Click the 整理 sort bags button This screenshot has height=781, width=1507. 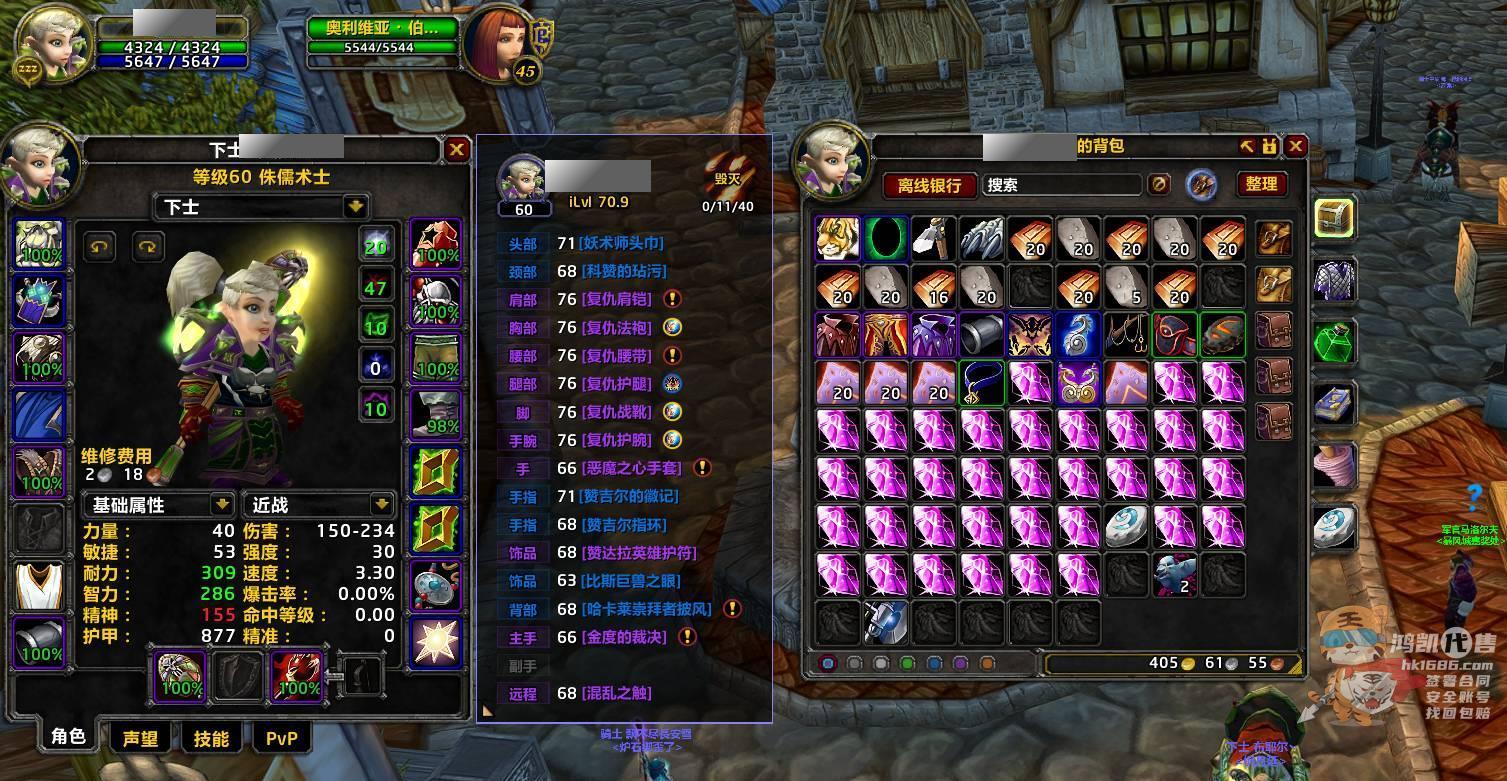[1261, 184]
